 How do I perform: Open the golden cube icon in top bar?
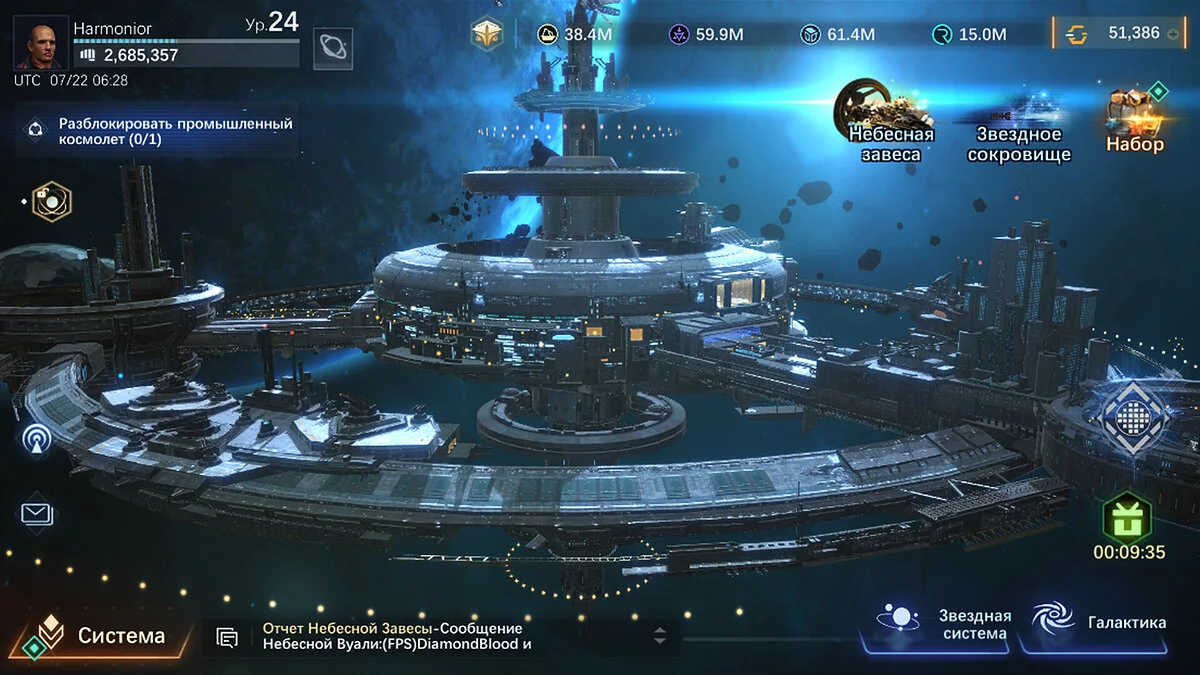[487, 34]
